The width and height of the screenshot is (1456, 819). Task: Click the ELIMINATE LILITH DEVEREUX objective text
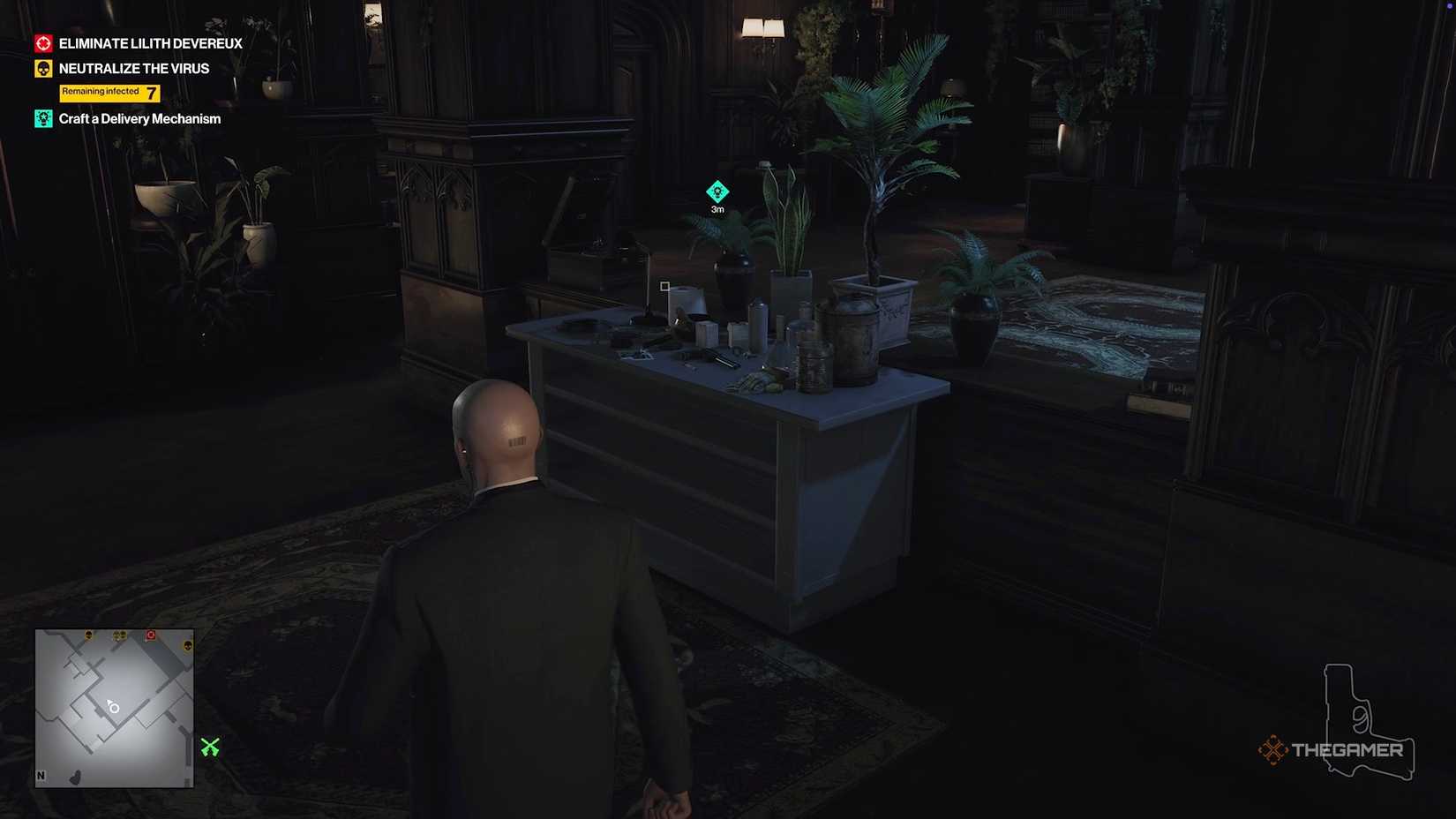[150, 42]
